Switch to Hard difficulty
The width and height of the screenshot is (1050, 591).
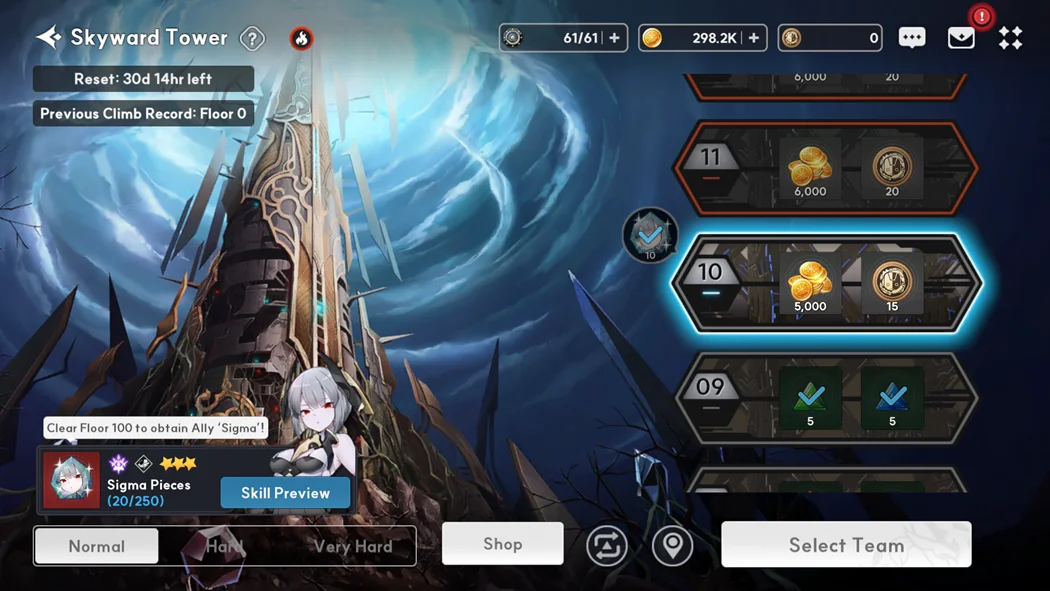pyautogui.click(x=225, y=546)
